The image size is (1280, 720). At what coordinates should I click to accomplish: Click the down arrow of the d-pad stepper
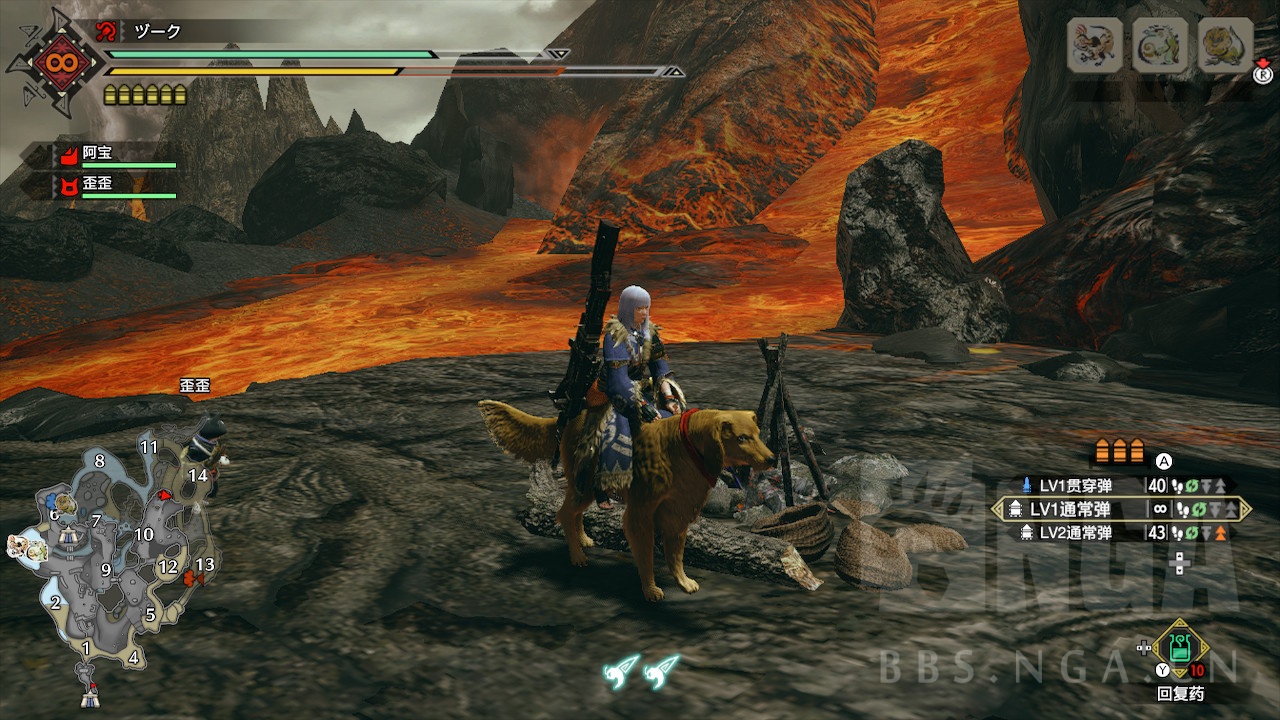click(1178, 572)
